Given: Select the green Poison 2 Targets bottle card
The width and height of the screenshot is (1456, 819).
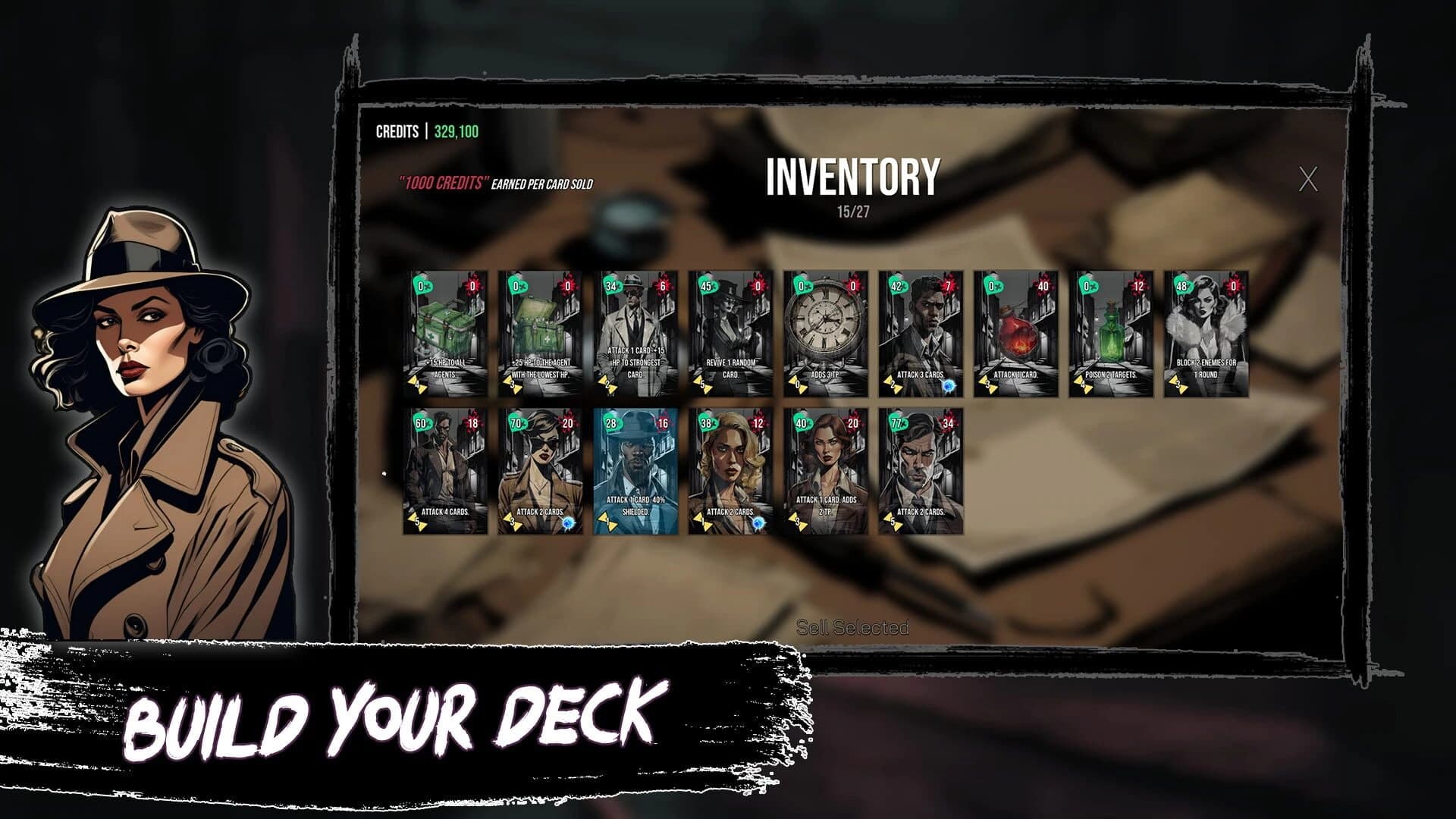Looking at the screenshot, I should pyautogui.click(x=1111, y=334).
